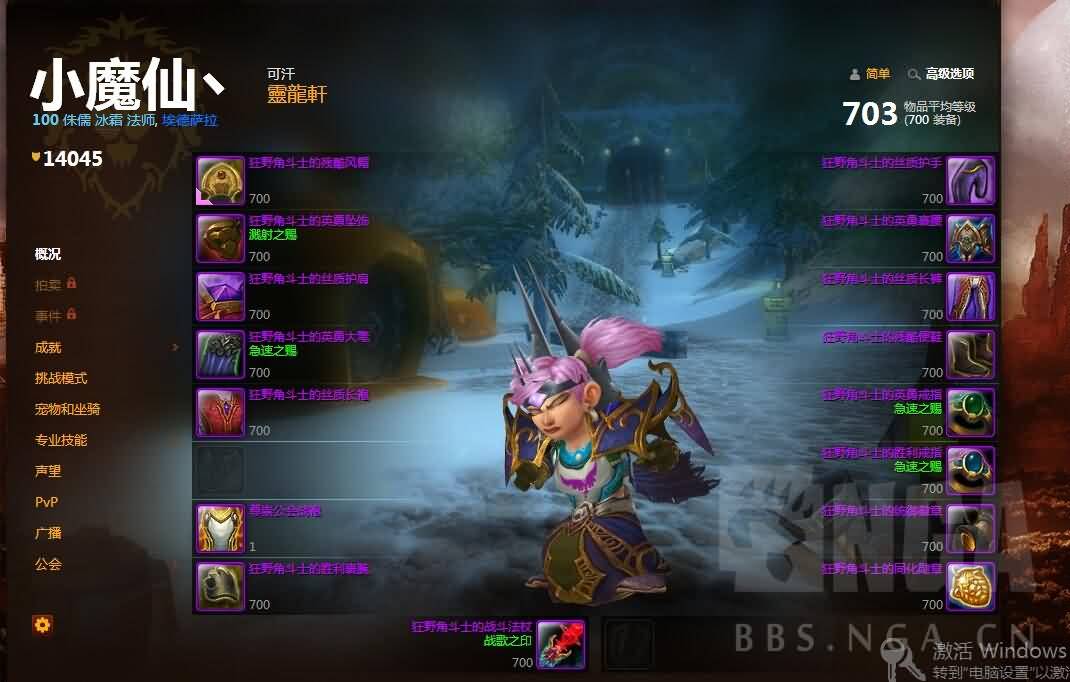Select the golden trinket 同化徽章 slot

pos(970,587)
